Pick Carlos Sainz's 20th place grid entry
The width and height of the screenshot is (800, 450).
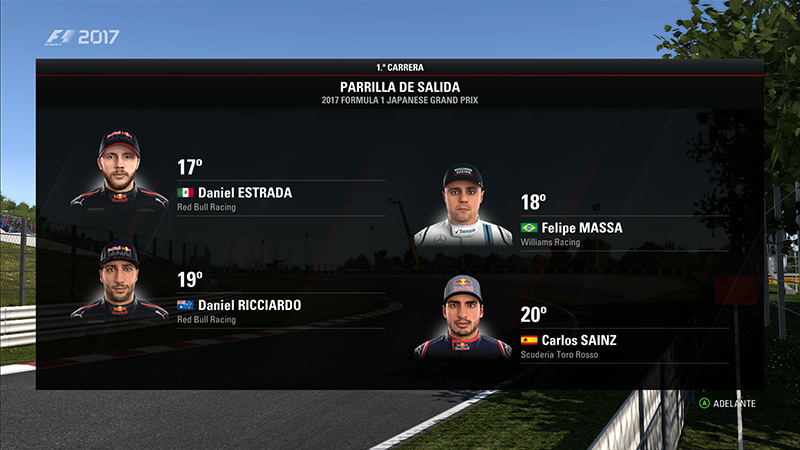point(568,340)
